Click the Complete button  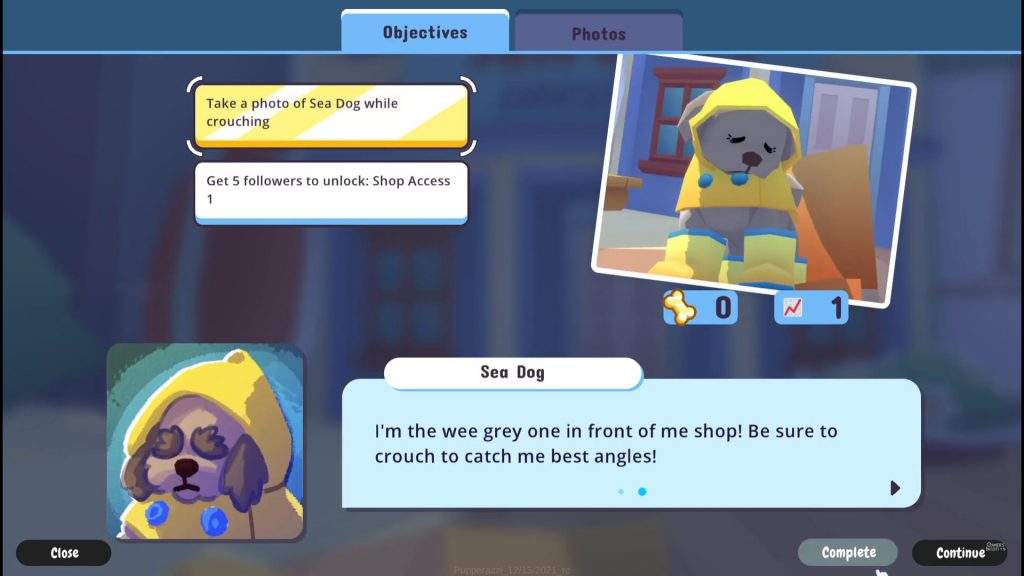tap(848, 552)
